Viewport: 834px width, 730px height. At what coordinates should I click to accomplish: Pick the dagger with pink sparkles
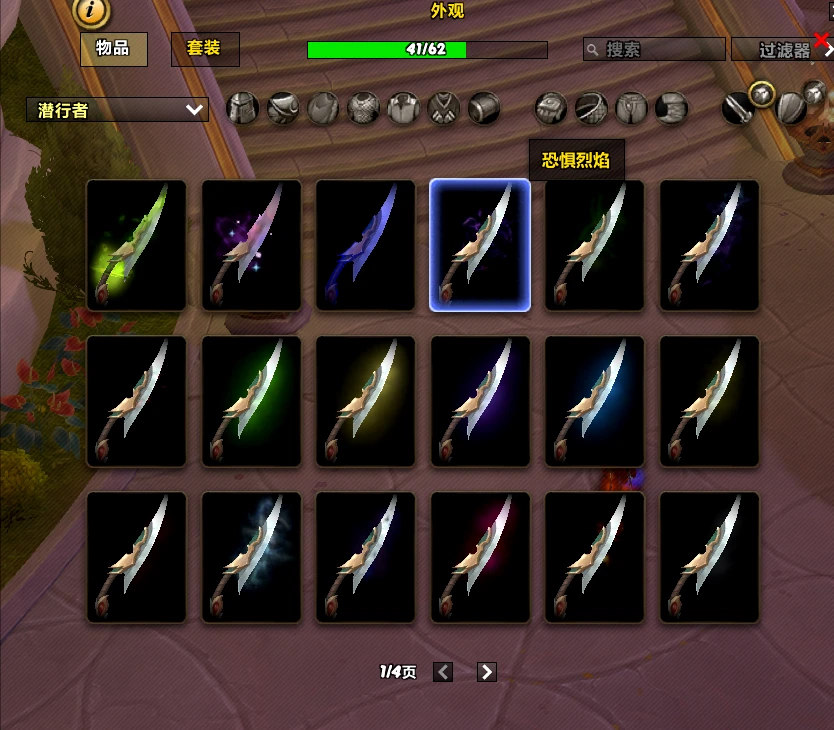coord(251,245)
